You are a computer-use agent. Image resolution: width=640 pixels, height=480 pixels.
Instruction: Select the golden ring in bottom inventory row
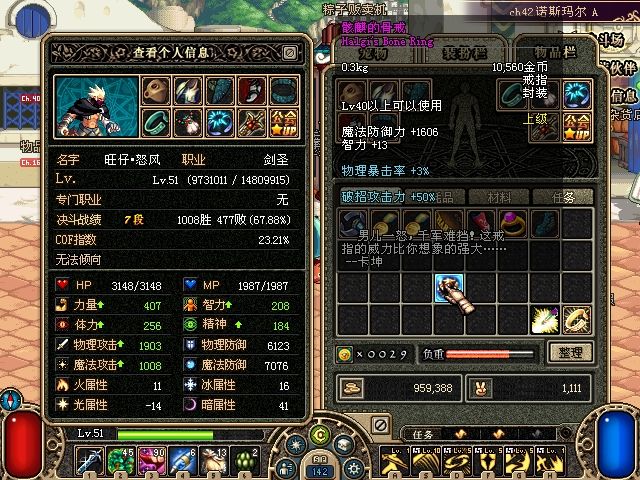click(x=577, y=319)
